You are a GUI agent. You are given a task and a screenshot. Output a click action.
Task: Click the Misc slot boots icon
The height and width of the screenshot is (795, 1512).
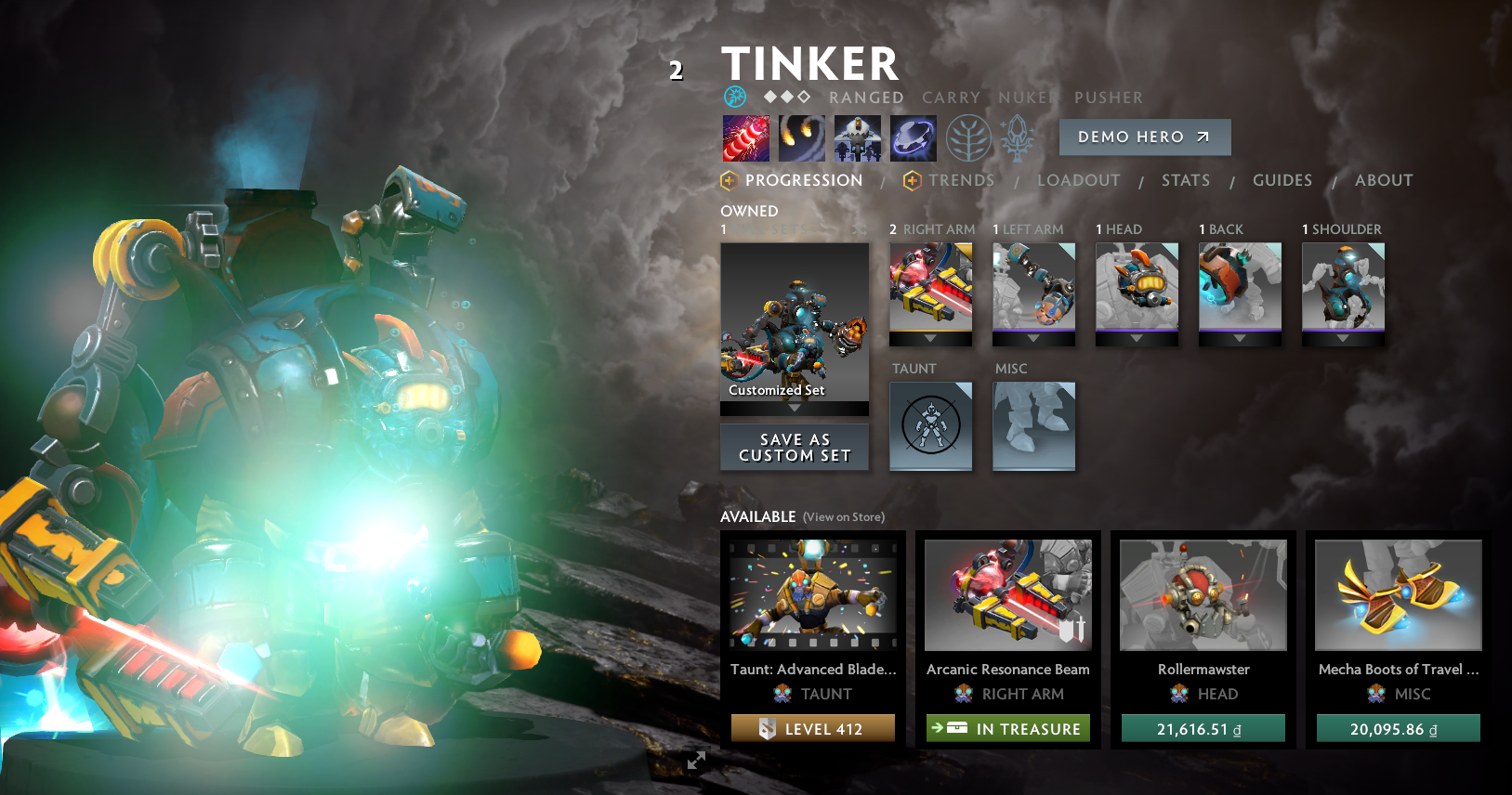1033,426
